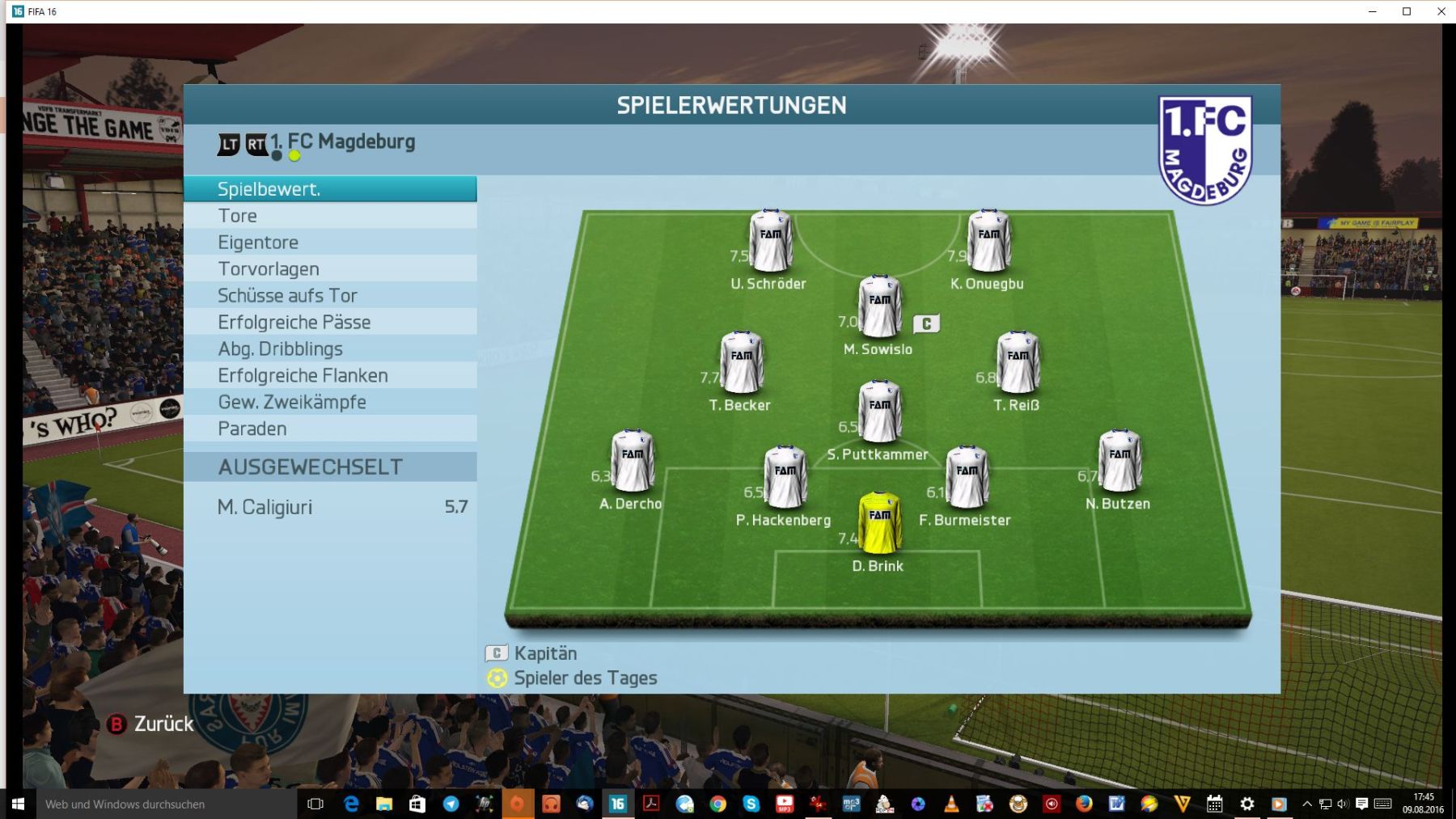Image resolution: width=1456 pixels, height=819 pixels.
Task: Open the Paraden stat entry
Action: [x=329, y=429]
